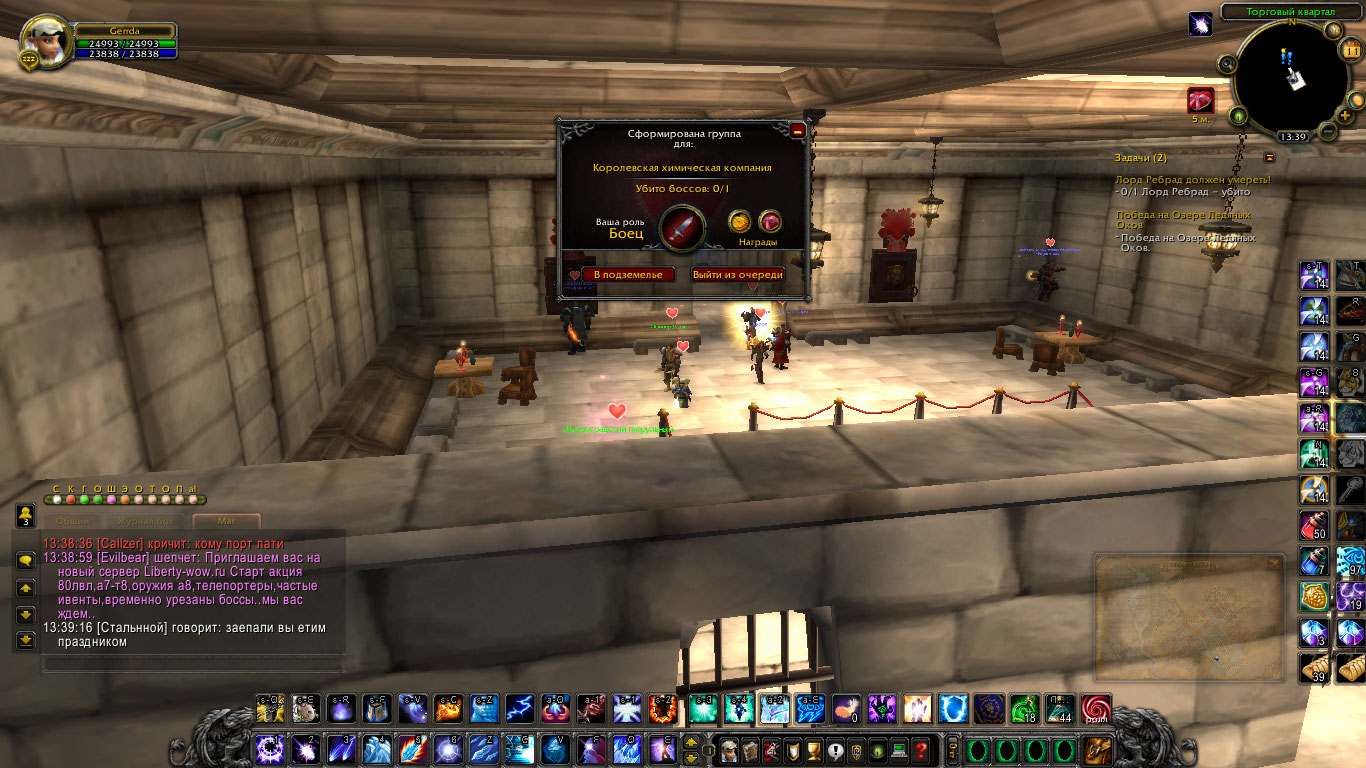The width and height of the screenshot is (1366, 768).
Task: Open the calendar button showing 11
Action: coord(1352,52)
